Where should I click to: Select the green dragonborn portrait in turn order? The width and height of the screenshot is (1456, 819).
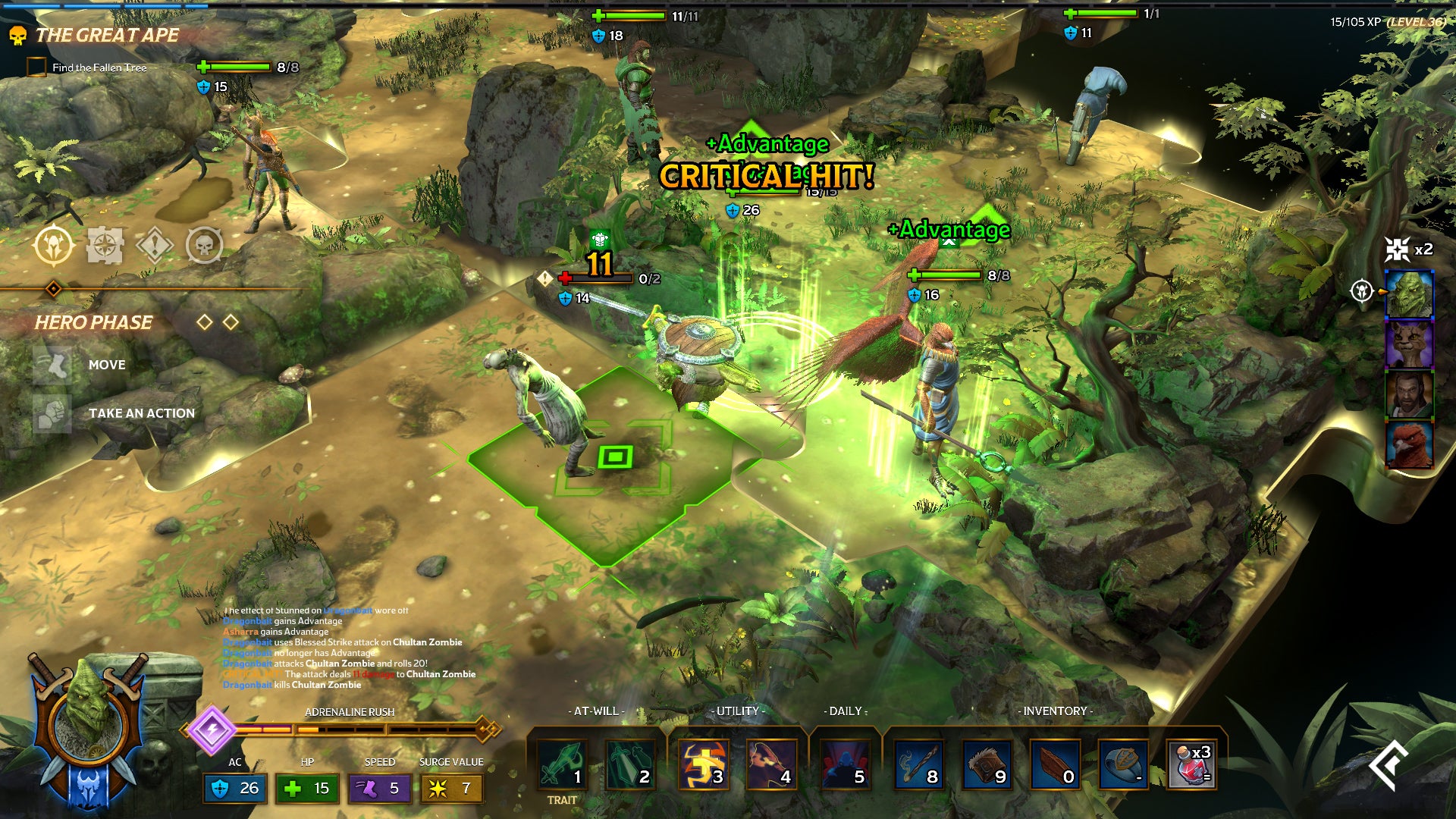1409,293
